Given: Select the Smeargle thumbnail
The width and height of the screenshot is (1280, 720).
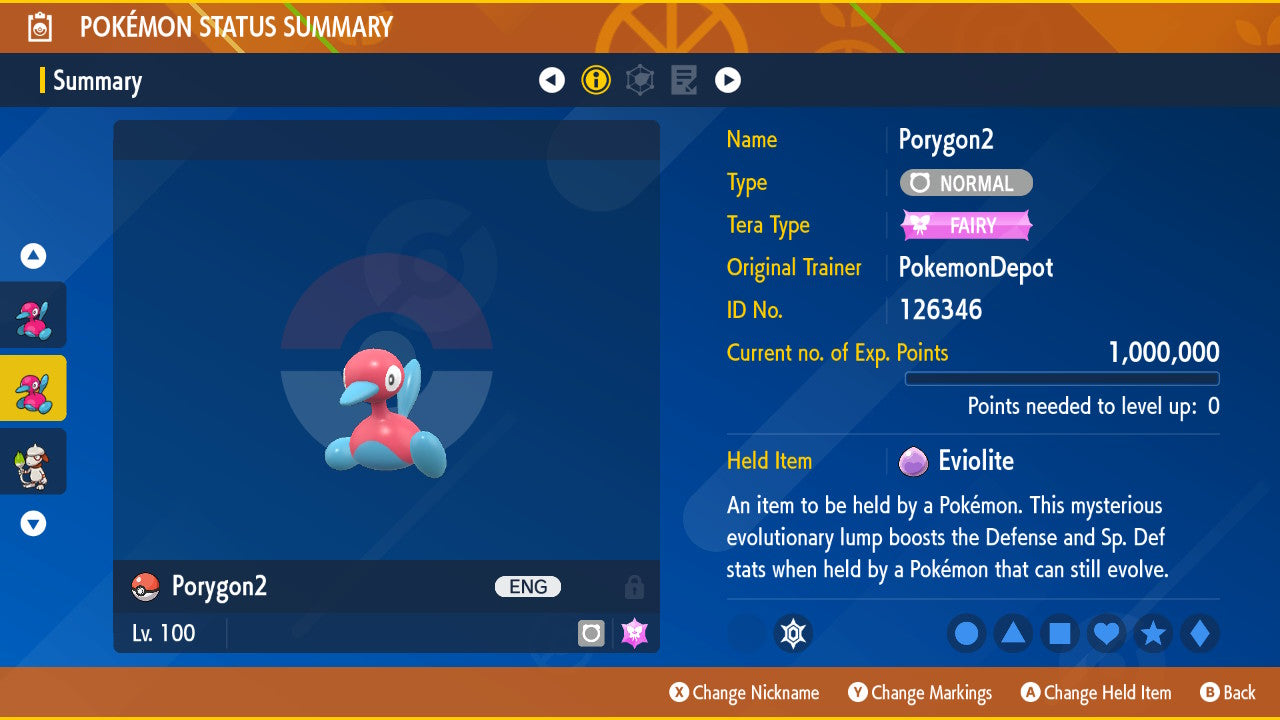Looking at the screenshot, I should pos(34,461).
